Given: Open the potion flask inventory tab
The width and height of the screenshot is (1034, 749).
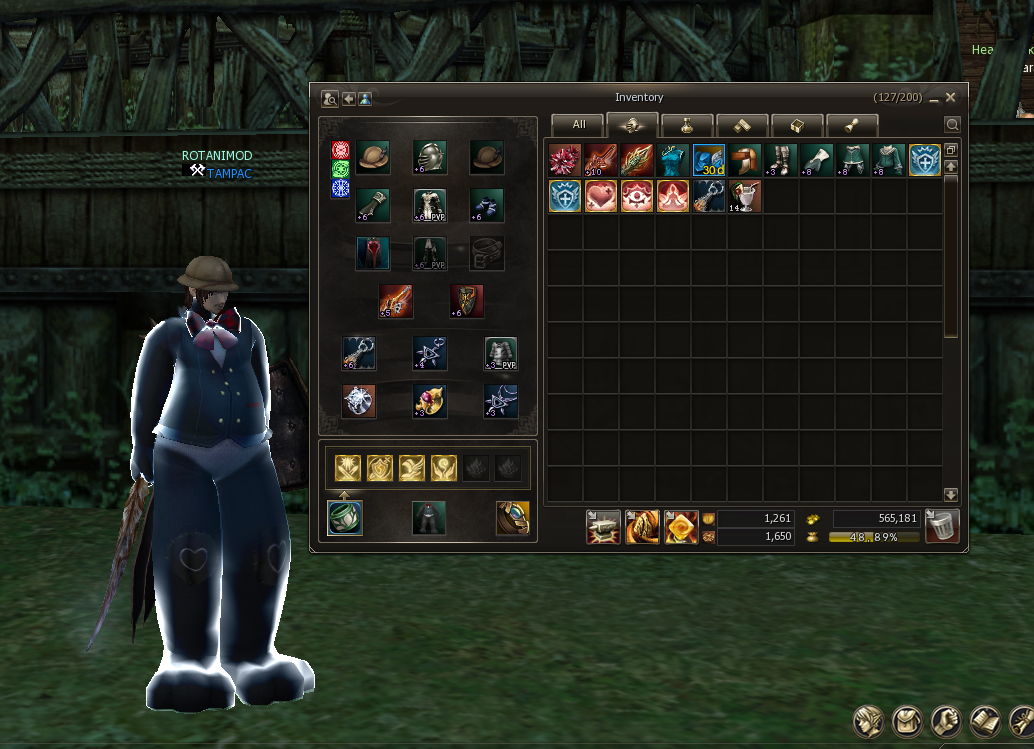Looking at the screenshot, I should 687,125.
